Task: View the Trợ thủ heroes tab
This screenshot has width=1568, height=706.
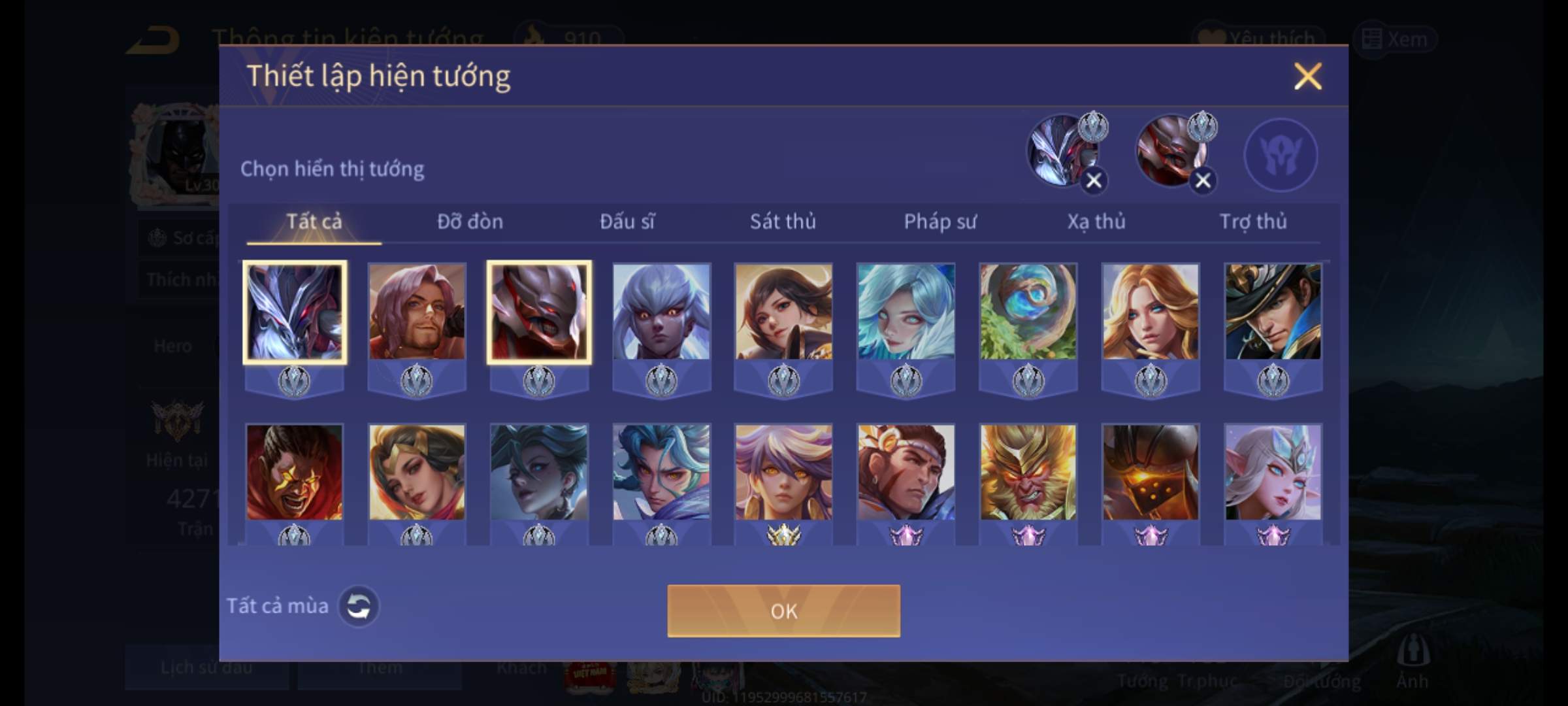Action: coord(1252,222)
